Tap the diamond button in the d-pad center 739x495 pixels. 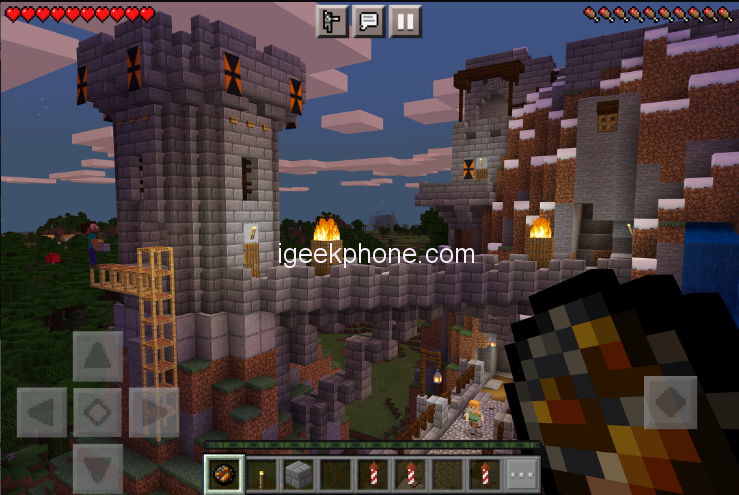tap(98, 412)
